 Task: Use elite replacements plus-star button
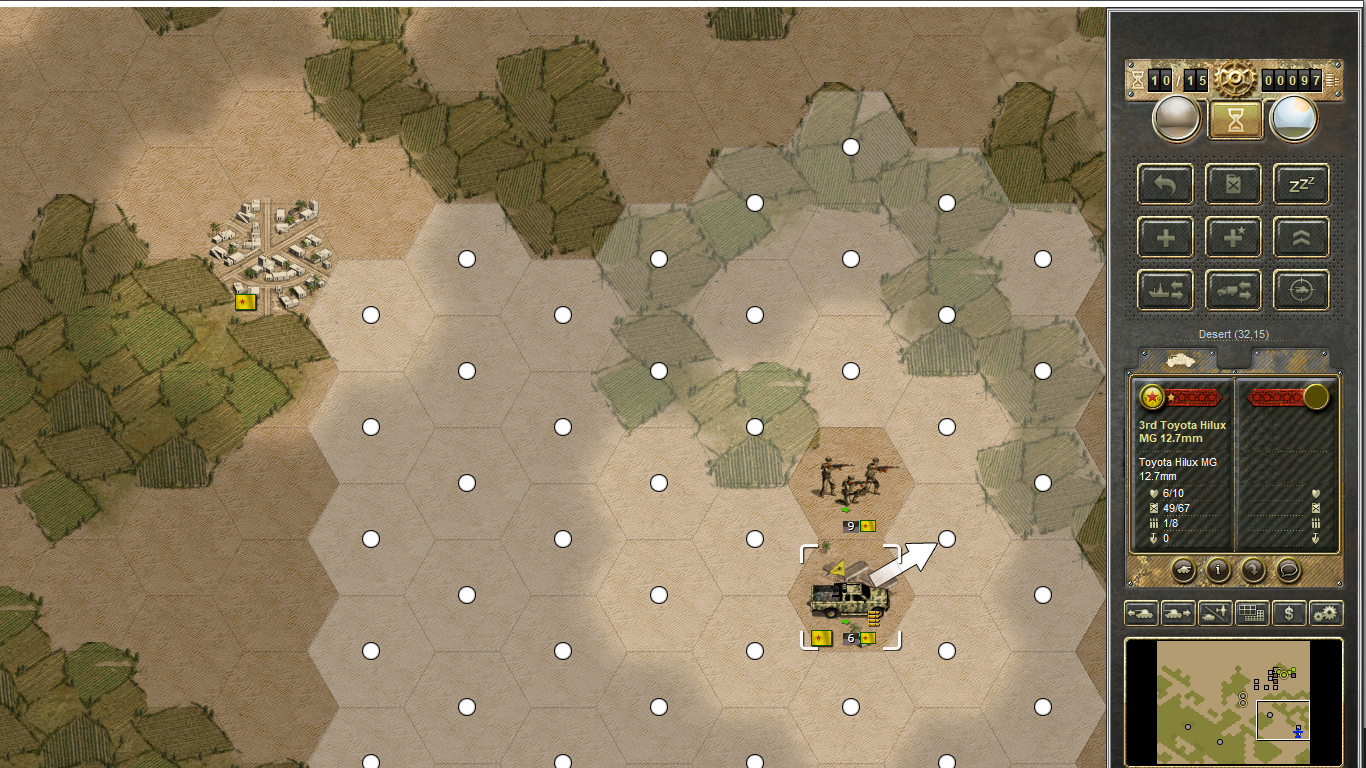point(1233,238)
